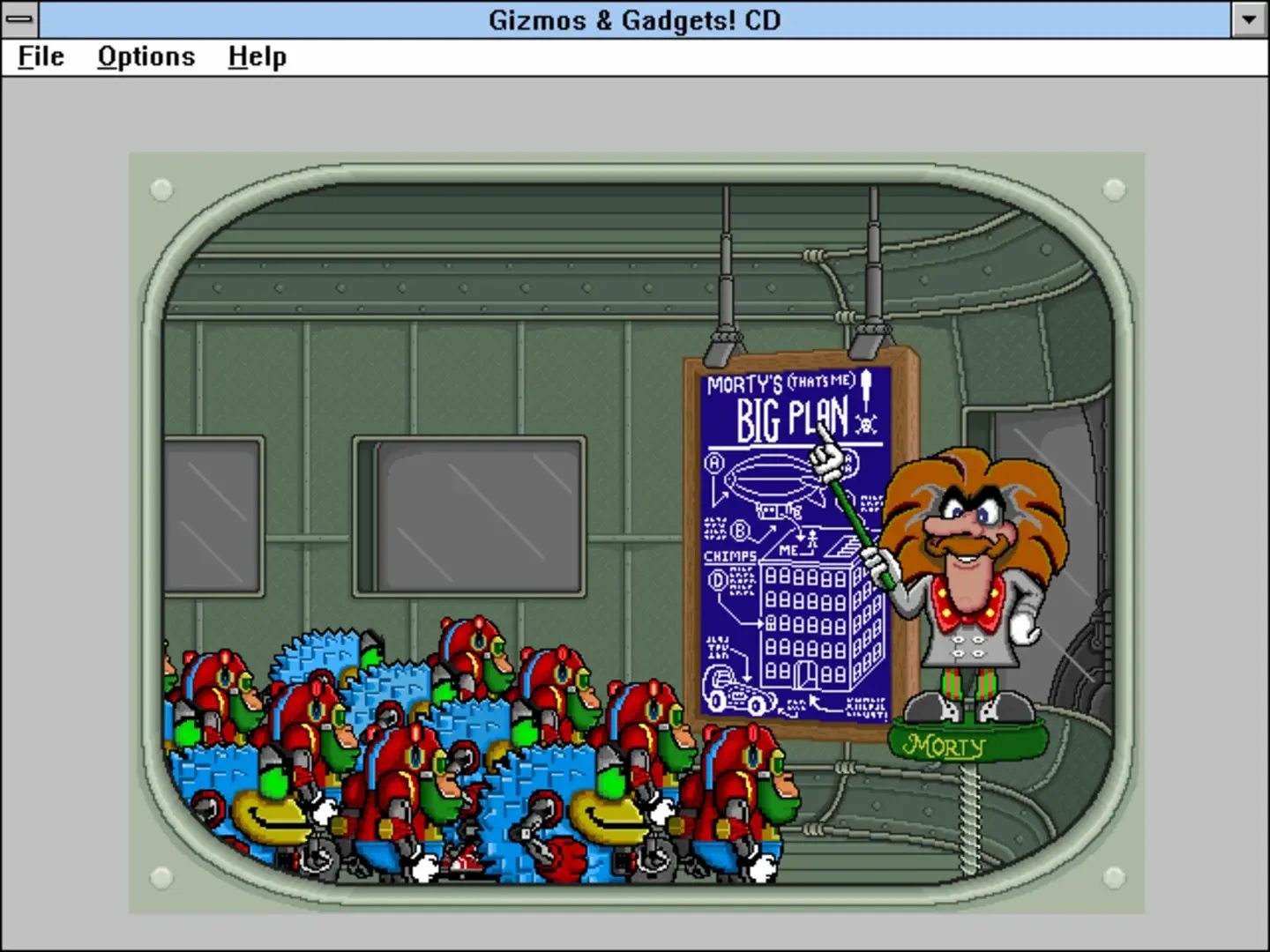This screenshot has width=1270, height=952.
Task: Click the circled letter D near CHIMPS
Action: 716,579
